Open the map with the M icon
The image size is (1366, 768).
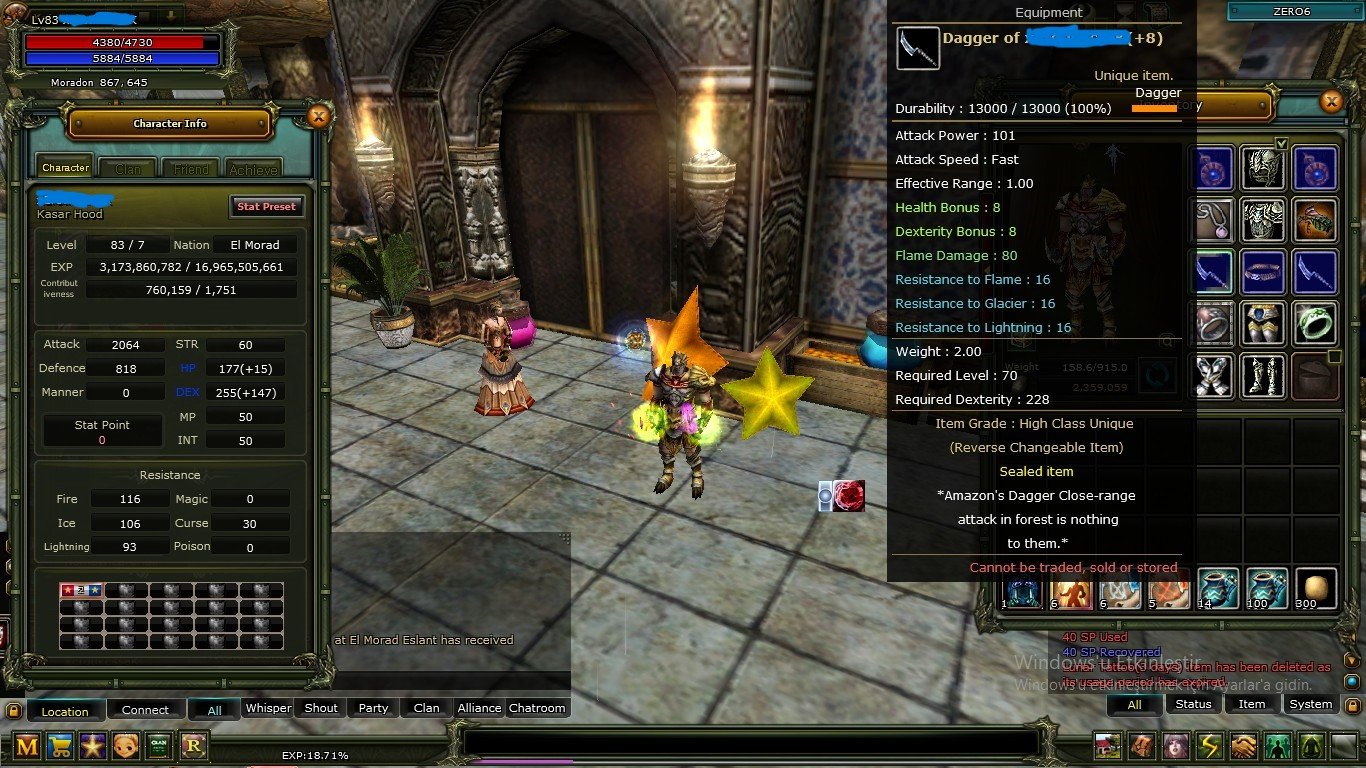(27, 745)
